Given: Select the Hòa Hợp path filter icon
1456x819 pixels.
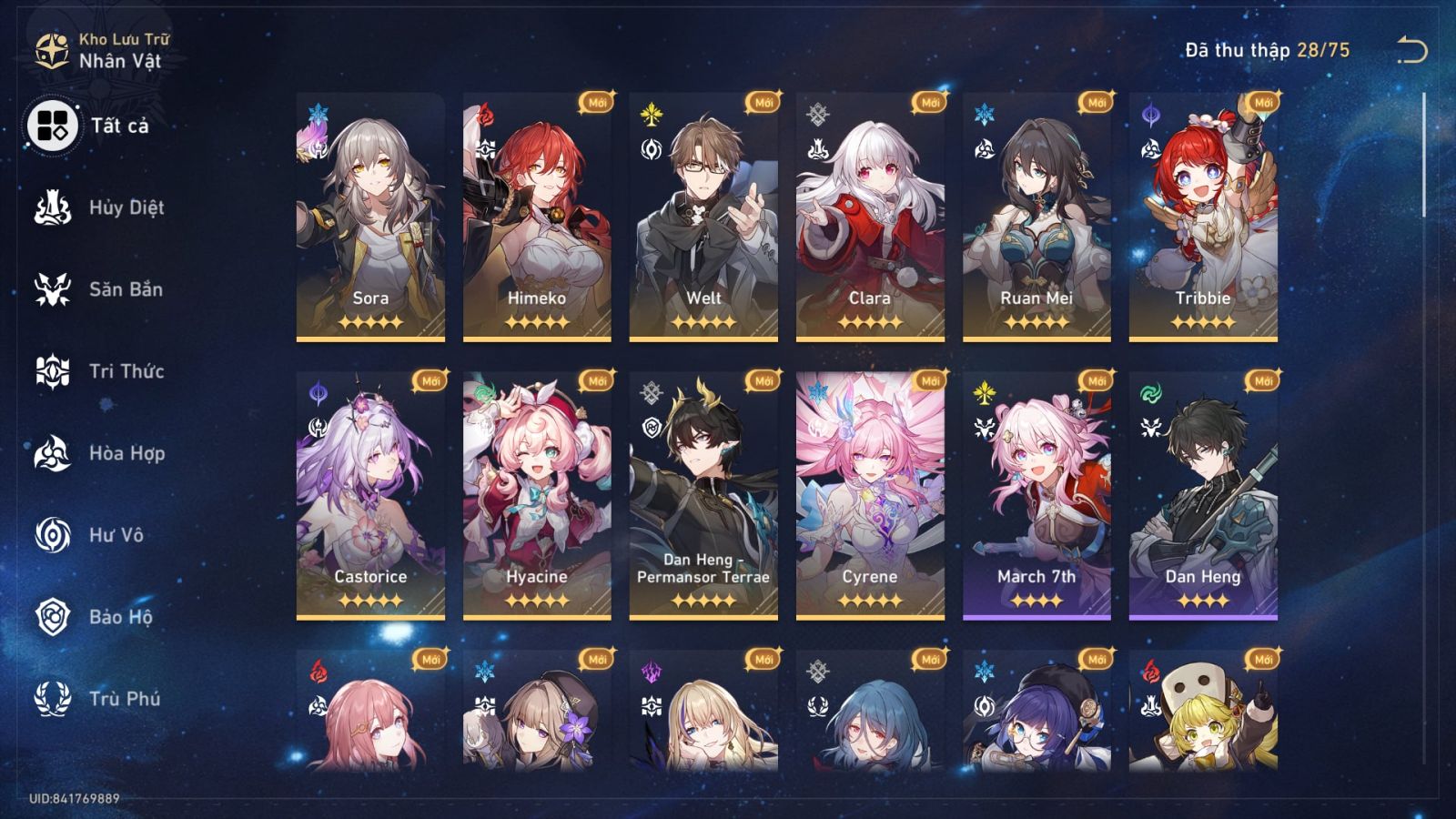Looking at the screenshot, I should pyautogui.click(x=55, y=453).
